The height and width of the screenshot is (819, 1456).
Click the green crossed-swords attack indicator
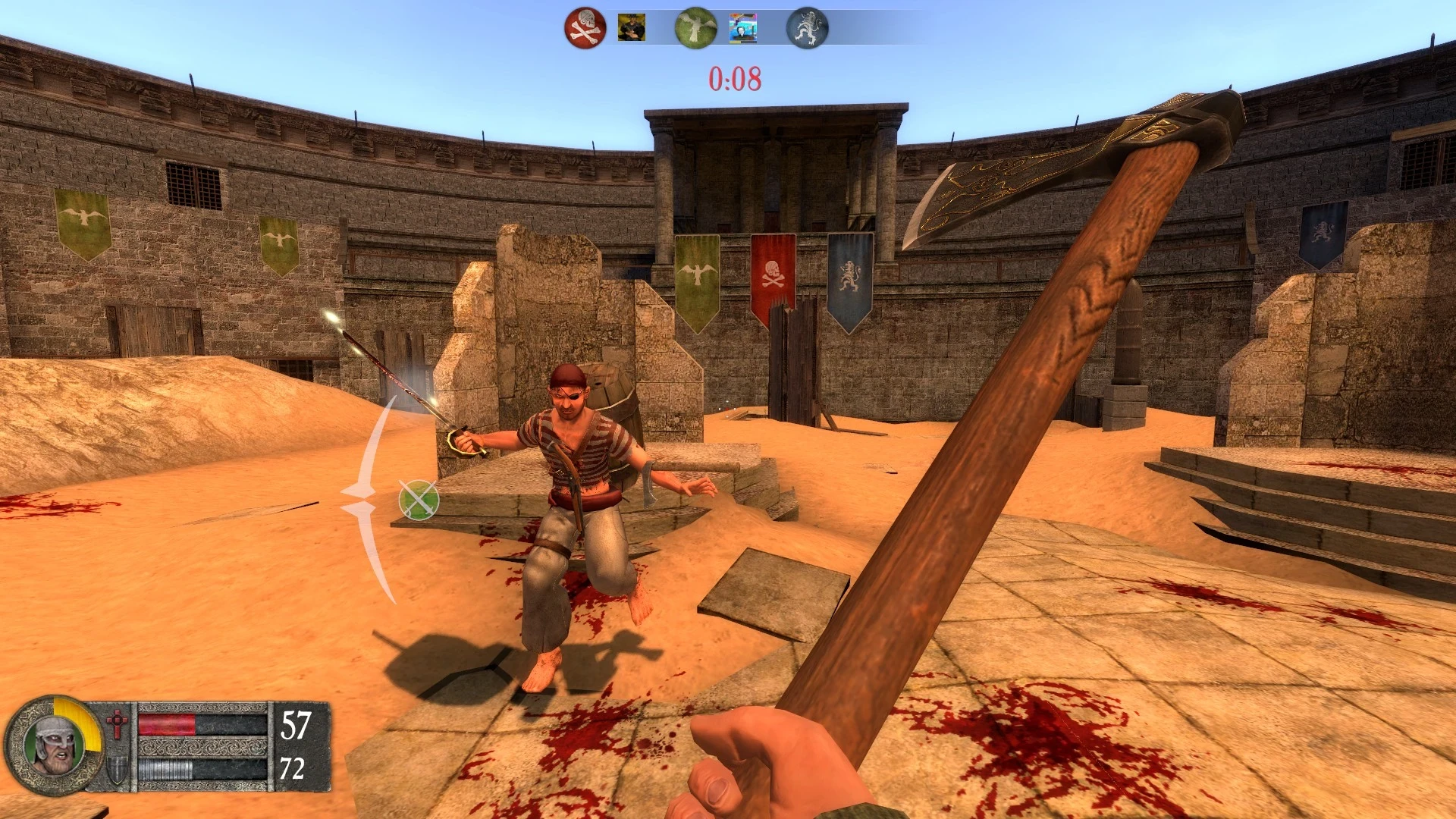click(x=419, y=500)
